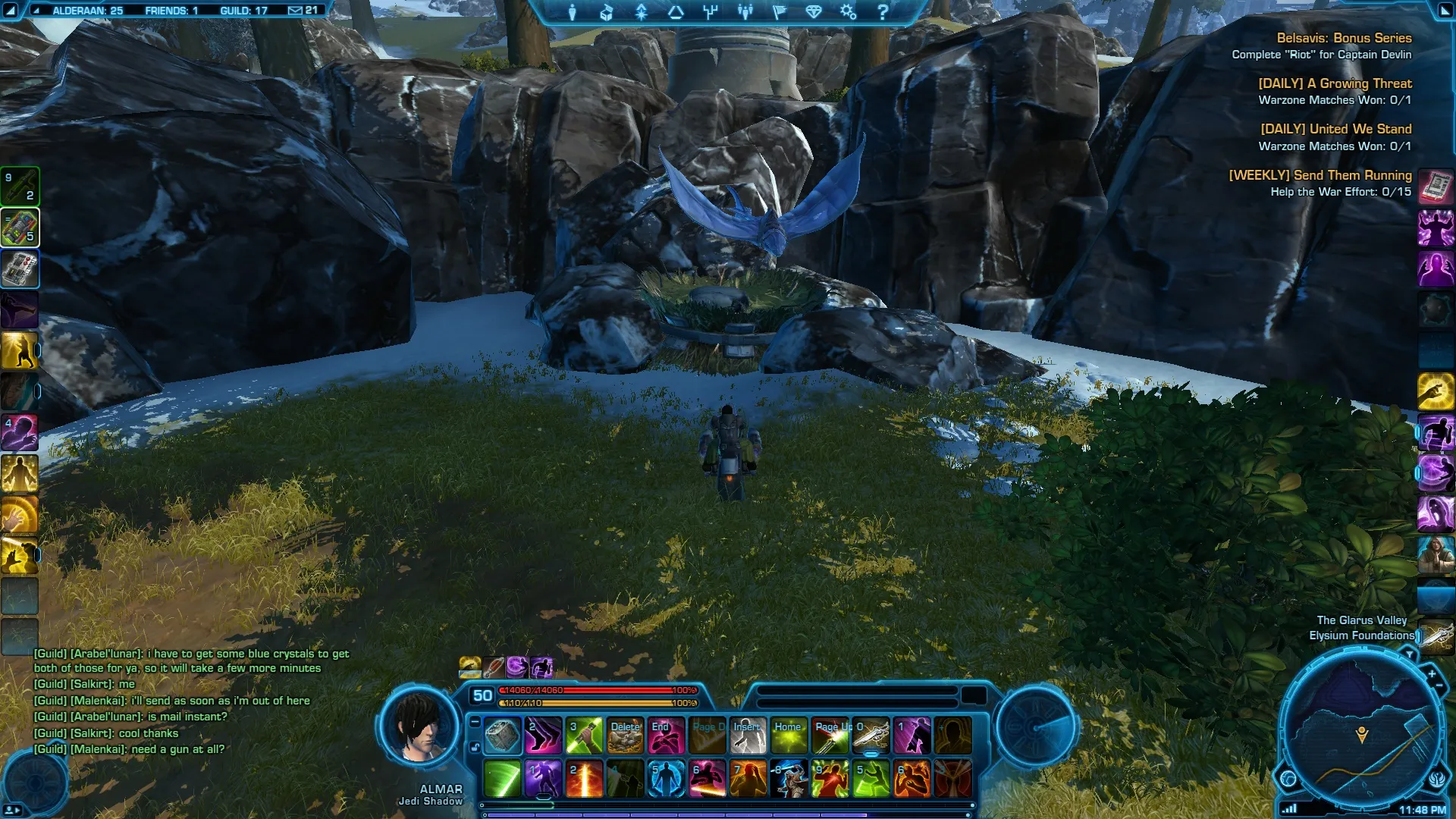Click Malenkai's guild chat message about a gun
The image size is (1456, 819).
coord(130,749)
